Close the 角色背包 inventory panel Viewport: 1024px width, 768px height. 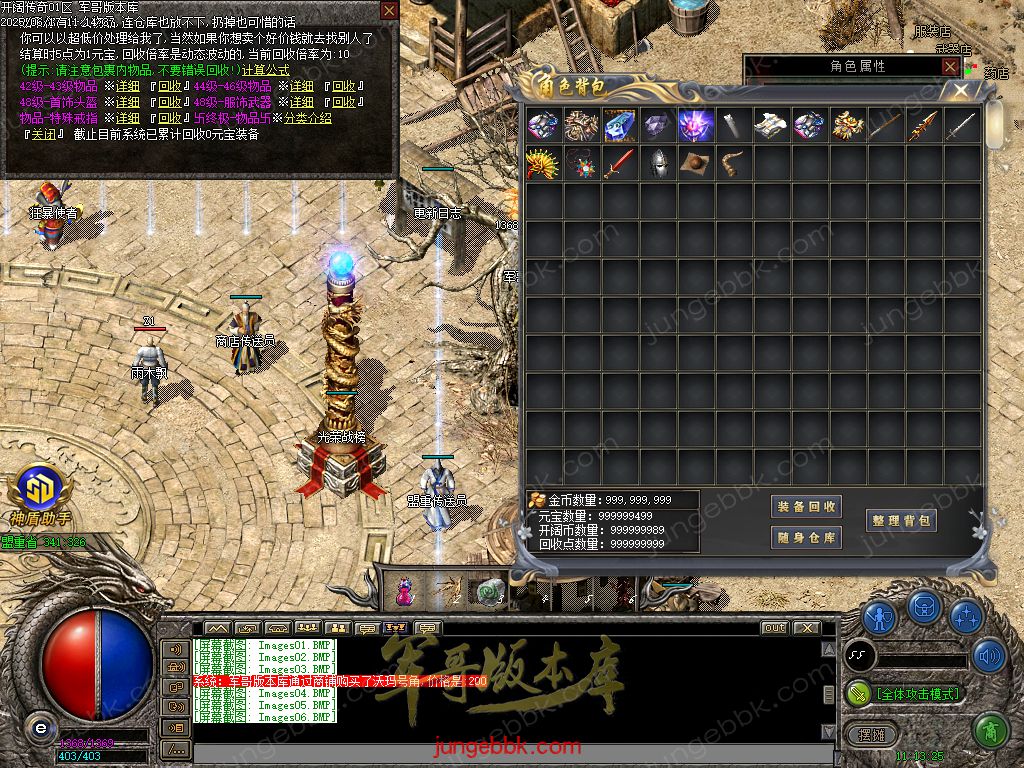(961, 89)
